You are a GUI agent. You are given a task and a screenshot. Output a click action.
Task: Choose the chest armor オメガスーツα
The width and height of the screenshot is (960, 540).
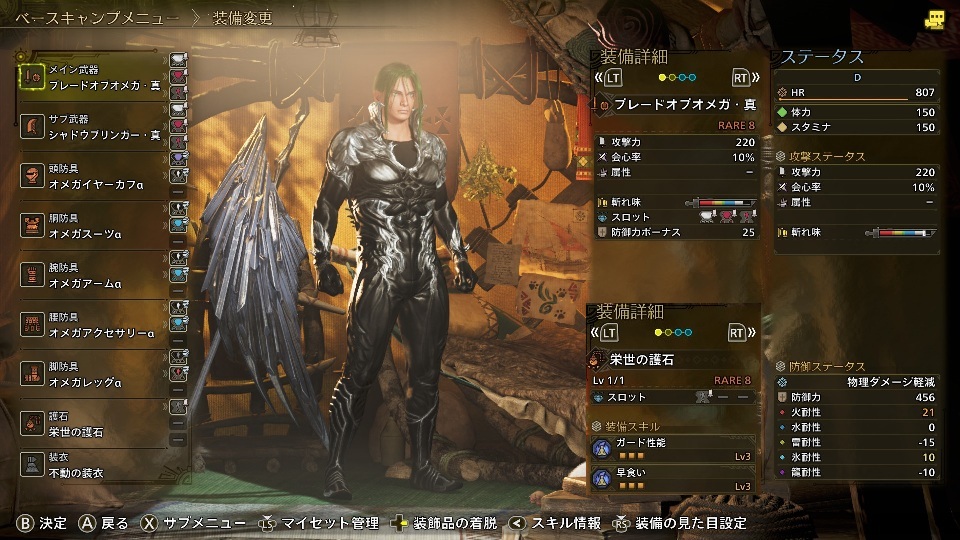pyautogui.click(x=93, y=225)
